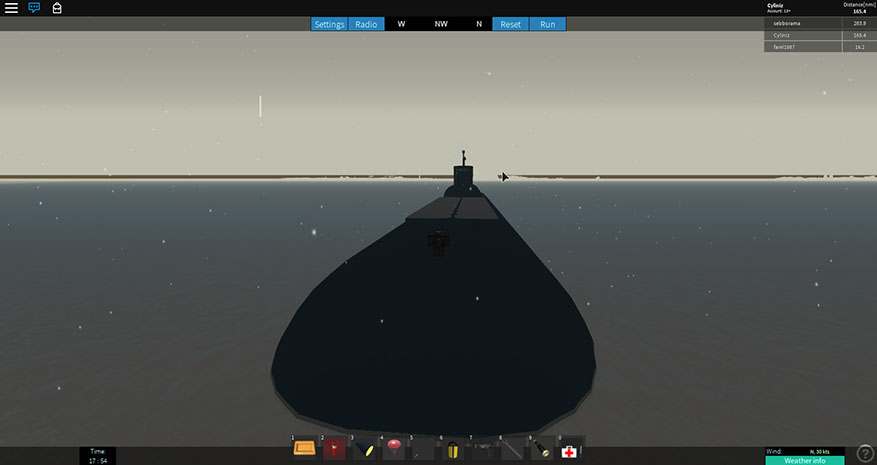Open the Radio panel
The height and width of the screenshot is (465, 877).
[x=366, y=24]
